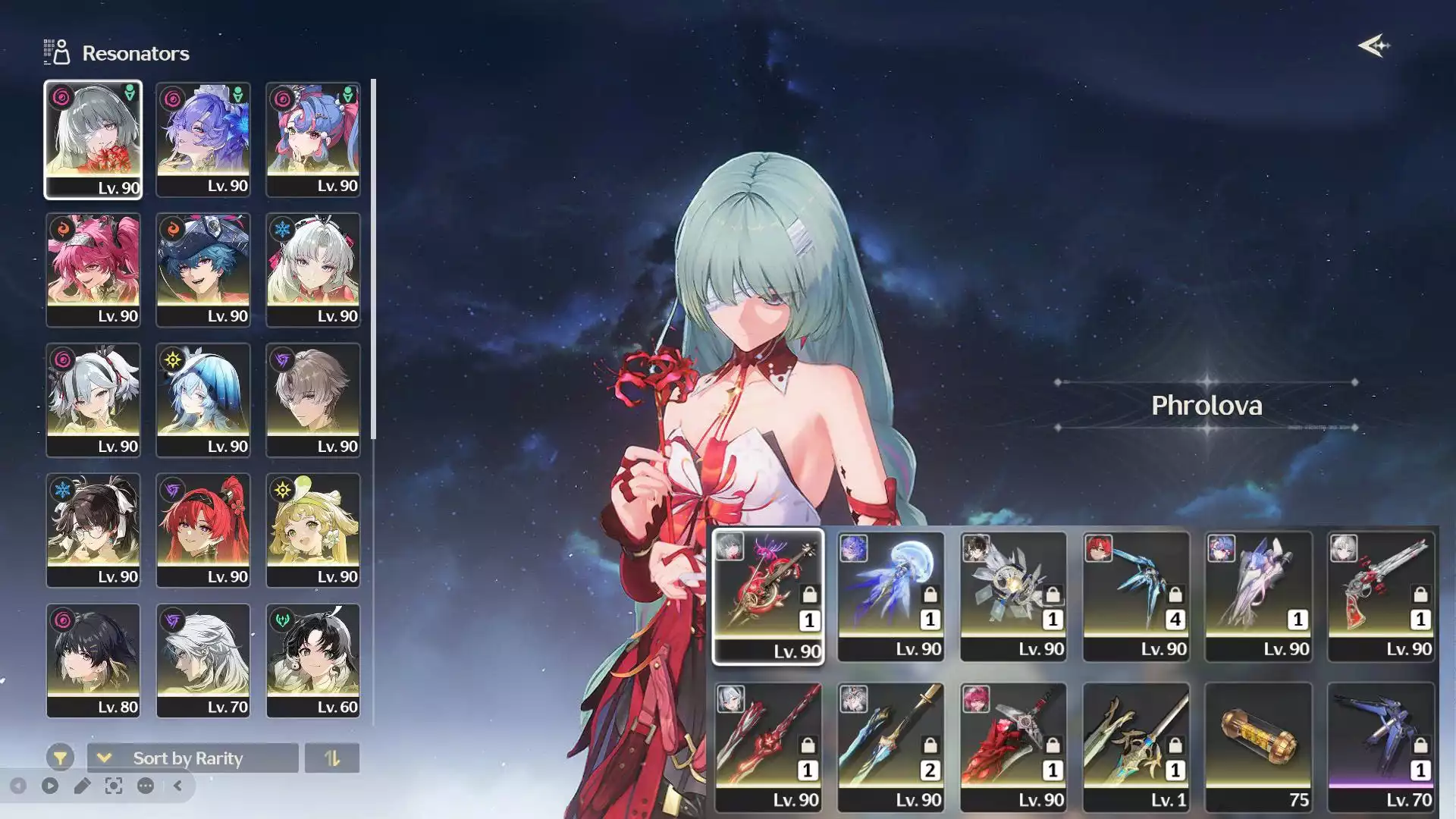This screenshot has width=1456, height=819.
Task: Pick the Lv. 70 white-haired resonator
Action: [202, 661]
